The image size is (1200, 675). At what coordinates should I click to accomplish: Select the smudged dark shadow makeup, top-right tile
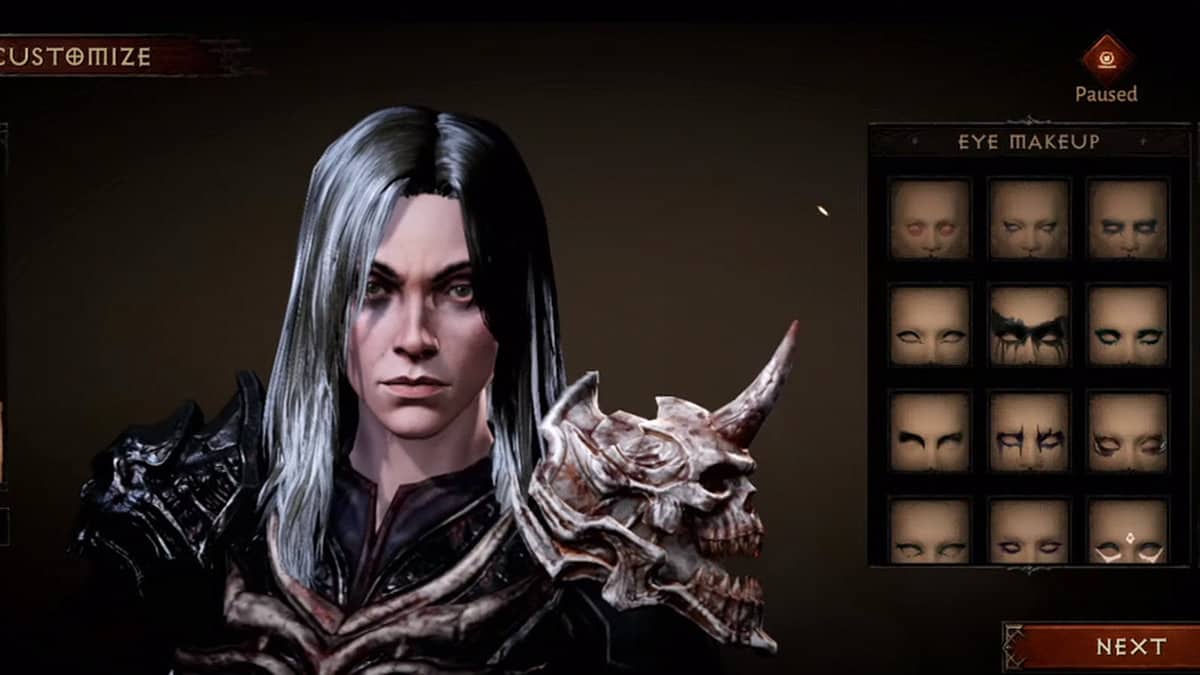pos(1127,218)
